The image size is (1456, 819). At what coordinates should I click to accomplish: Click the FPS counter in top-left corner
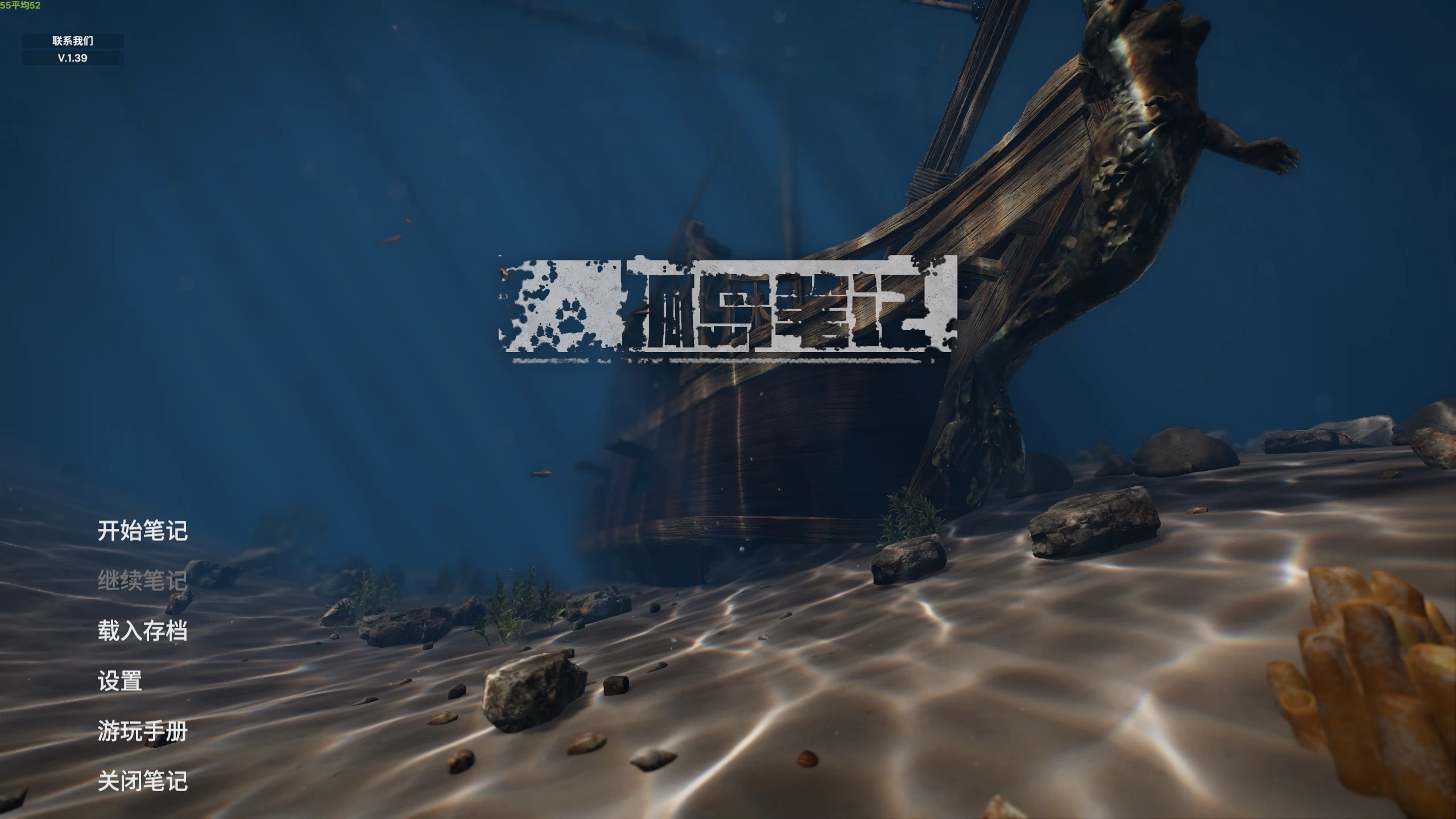pos(21,7)
